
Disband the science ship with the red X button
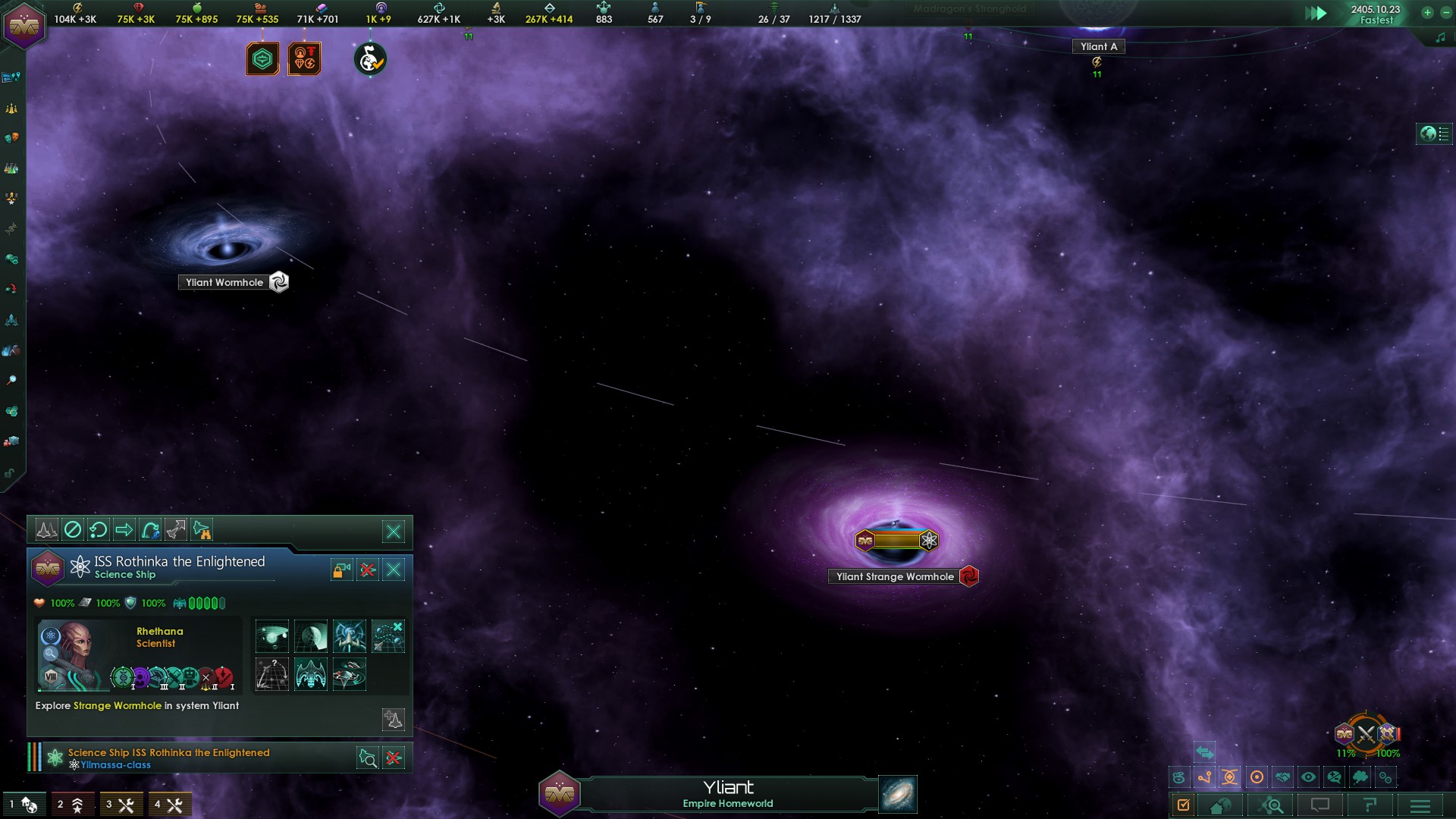click(x=367, y=570)
